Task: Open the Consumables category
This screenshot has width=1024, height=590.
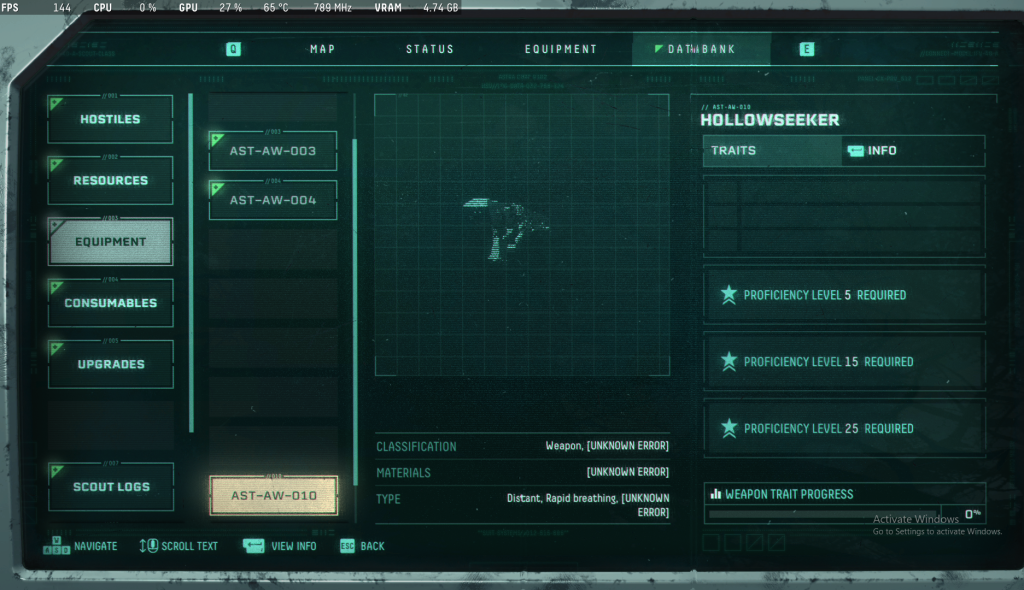Action: [111, 303]
